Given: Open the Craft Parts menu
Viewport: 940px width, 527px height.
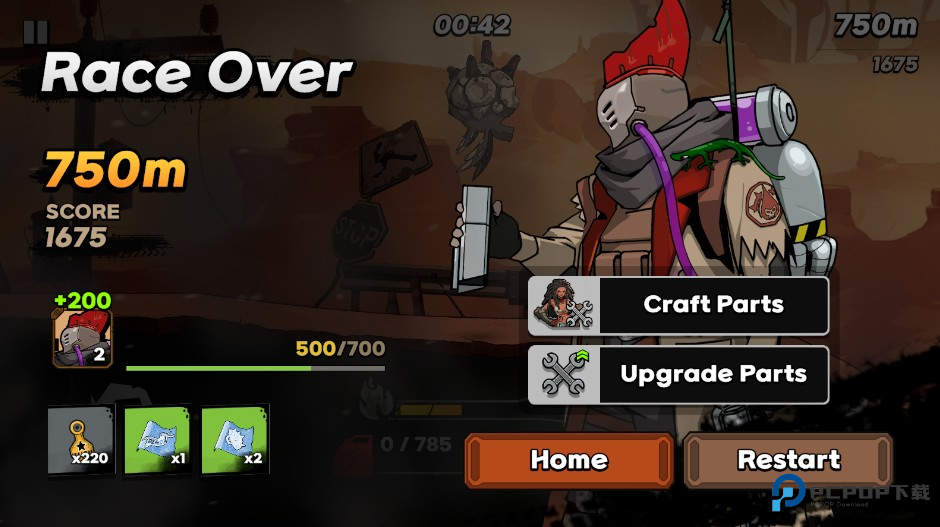Looking at the screenshot, I should pyautogui.click(x=678, y=305).
